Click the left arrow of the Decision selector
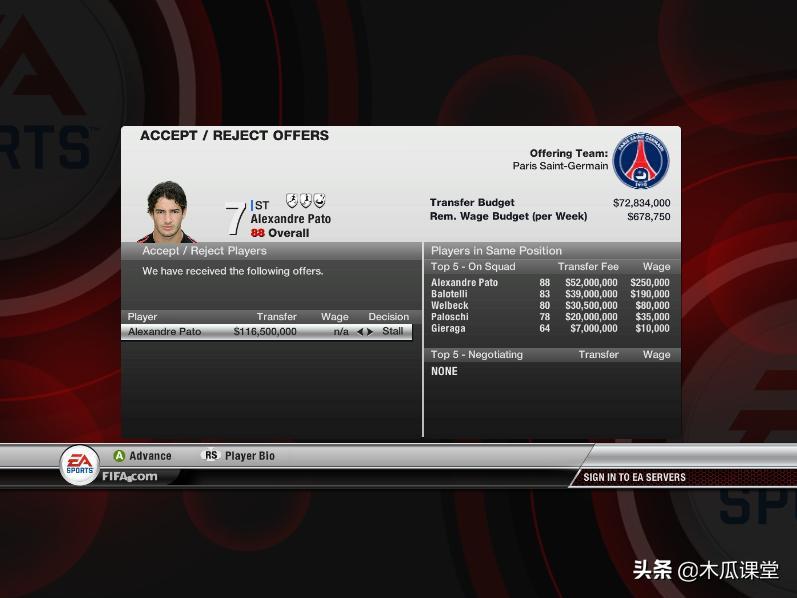Screen dimensions: 797x598 tap(360, 332)
